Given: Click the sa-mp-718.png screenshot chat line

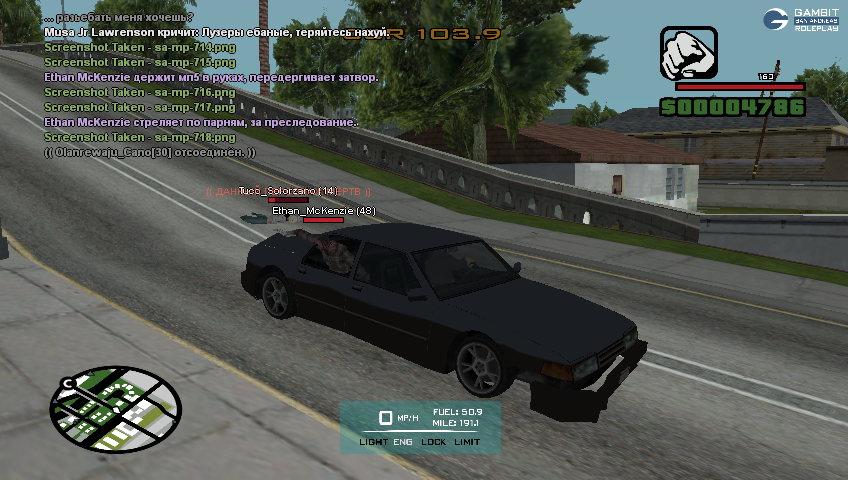Looking at the screenshot, I should 140,137.
